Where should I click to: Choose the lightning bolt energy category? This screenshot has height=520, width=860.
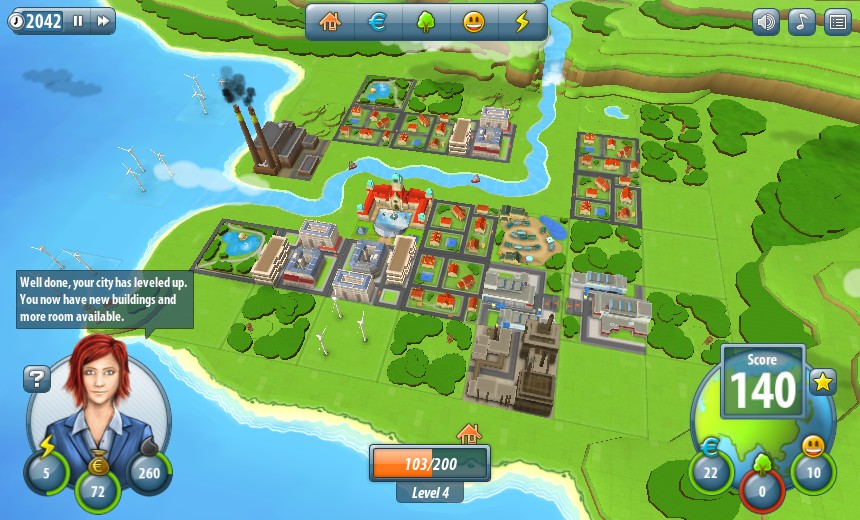pos(522,22)
